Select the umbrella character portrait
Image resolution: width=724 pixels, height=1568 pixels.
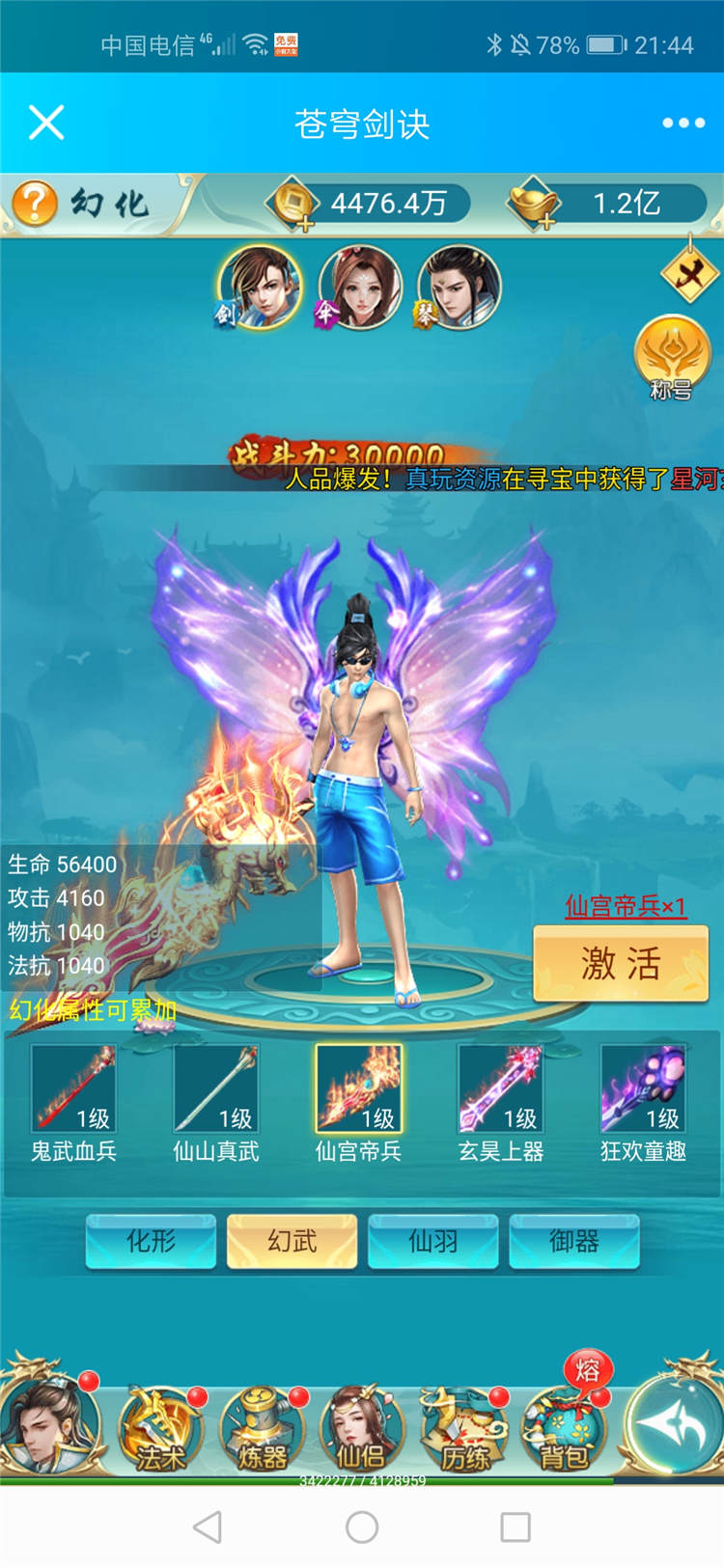[359, 287]
